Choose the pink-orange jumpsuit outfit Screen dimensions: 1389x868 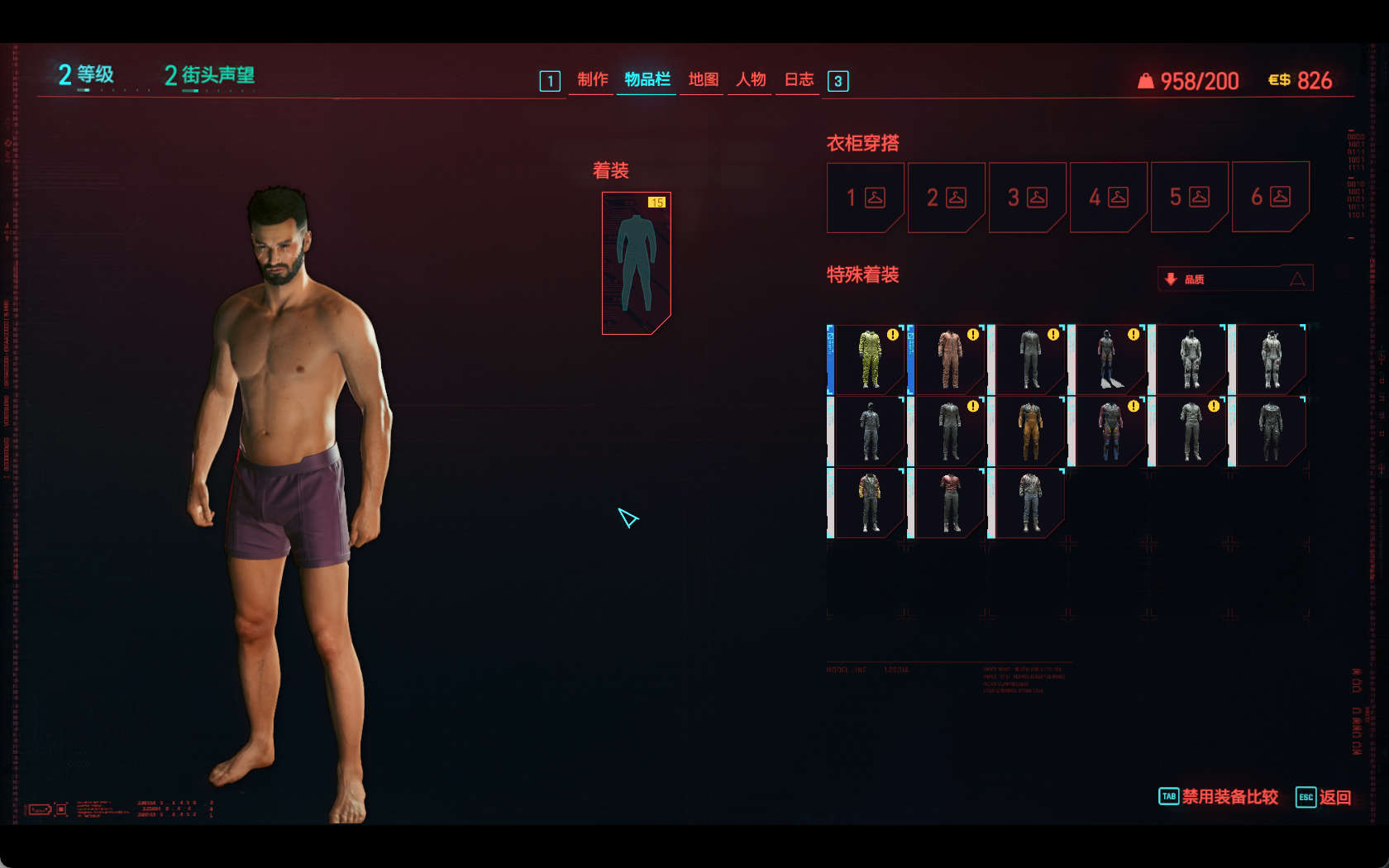[949, 360]
